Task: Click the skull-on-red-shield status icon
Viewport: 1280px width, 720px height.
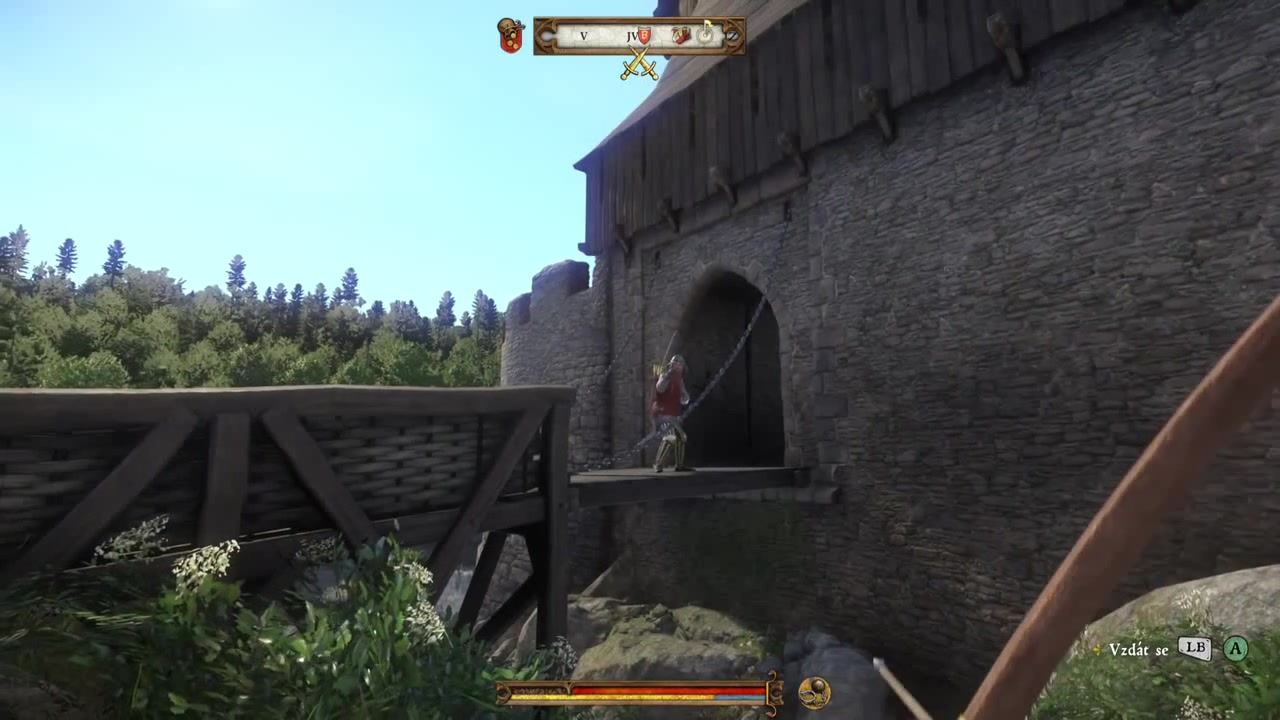Action: click(x=511, y=35)
